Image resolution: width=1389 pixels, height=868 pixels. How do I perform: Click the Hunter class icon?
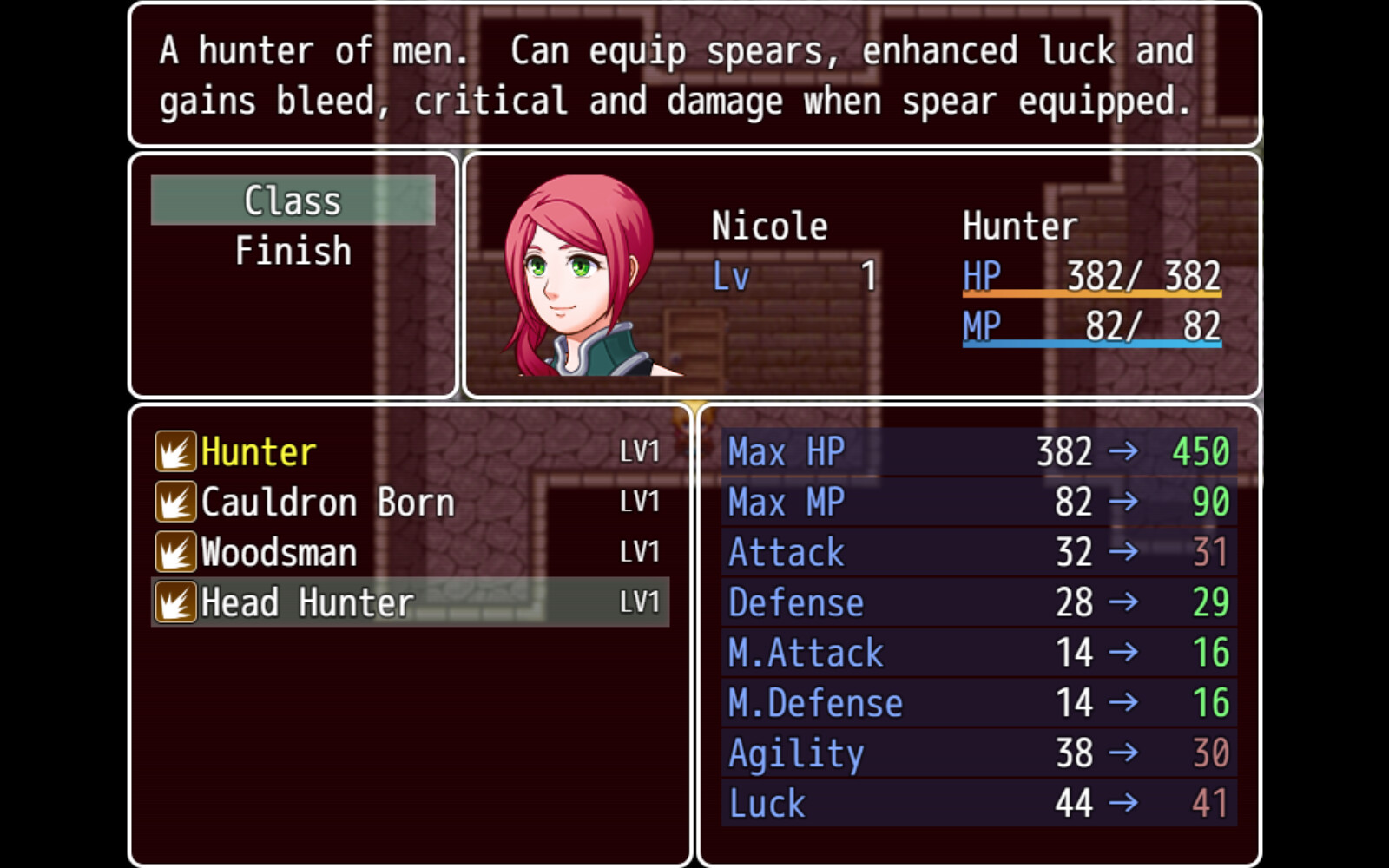(x=174, y=450)
